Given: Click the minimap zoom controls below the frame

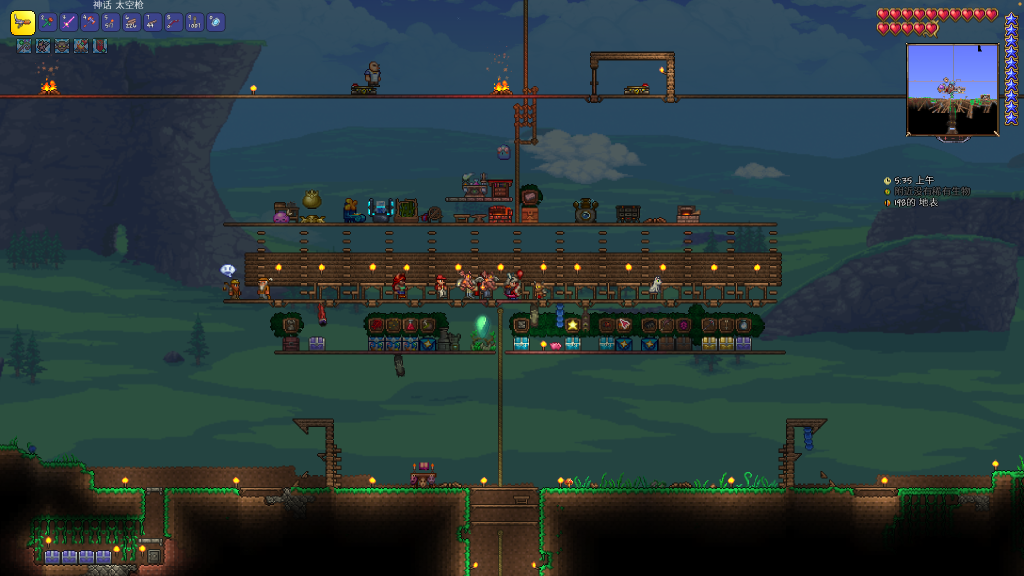Looking at the screenshot, I should coord(952,137).
